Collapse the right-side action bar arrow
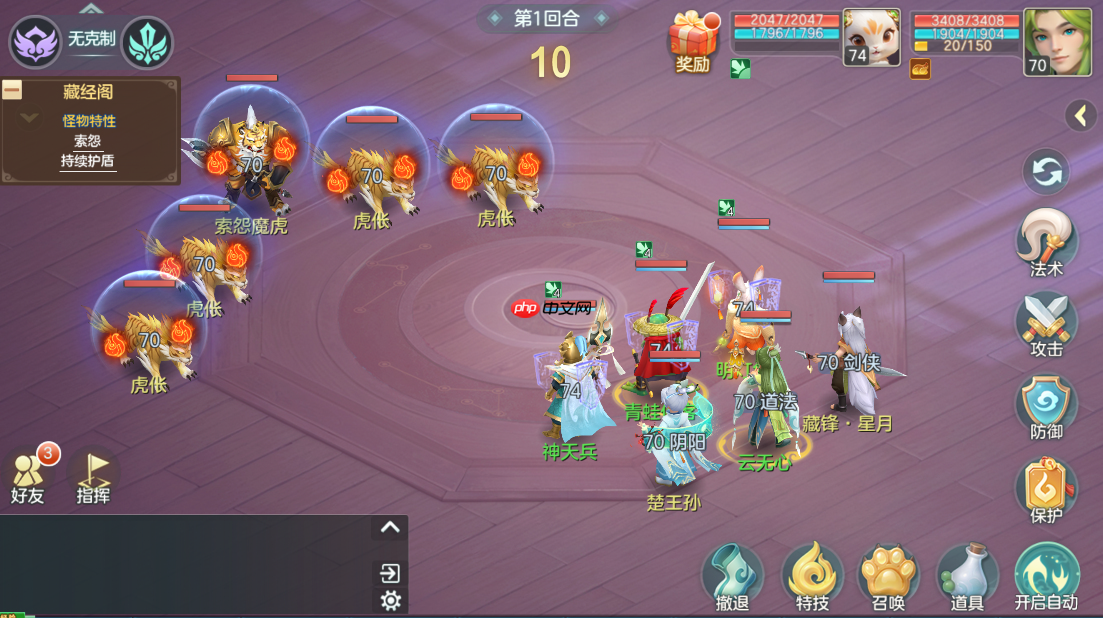The width and height of the screenshot is (1103, 618). pos(1080,116)
